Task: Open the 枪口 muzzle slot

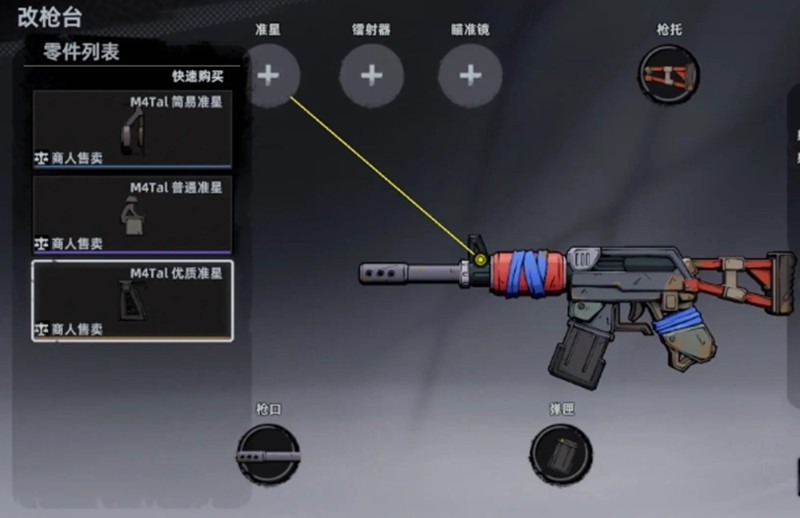Action: 268,454
